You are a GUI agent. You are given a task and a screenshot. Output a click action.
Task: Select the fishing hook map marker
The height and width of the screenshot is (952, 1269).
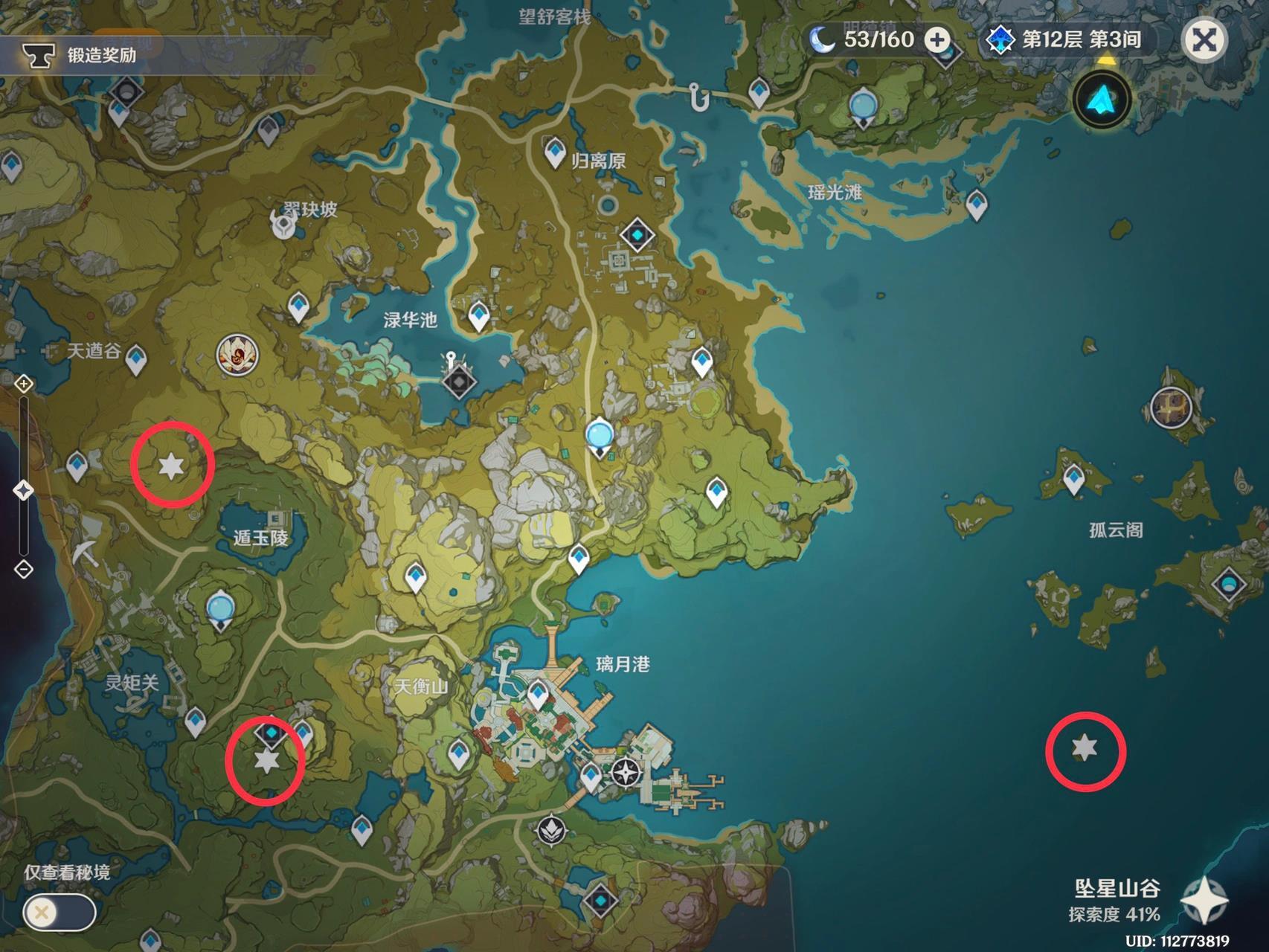coord(698,97)
